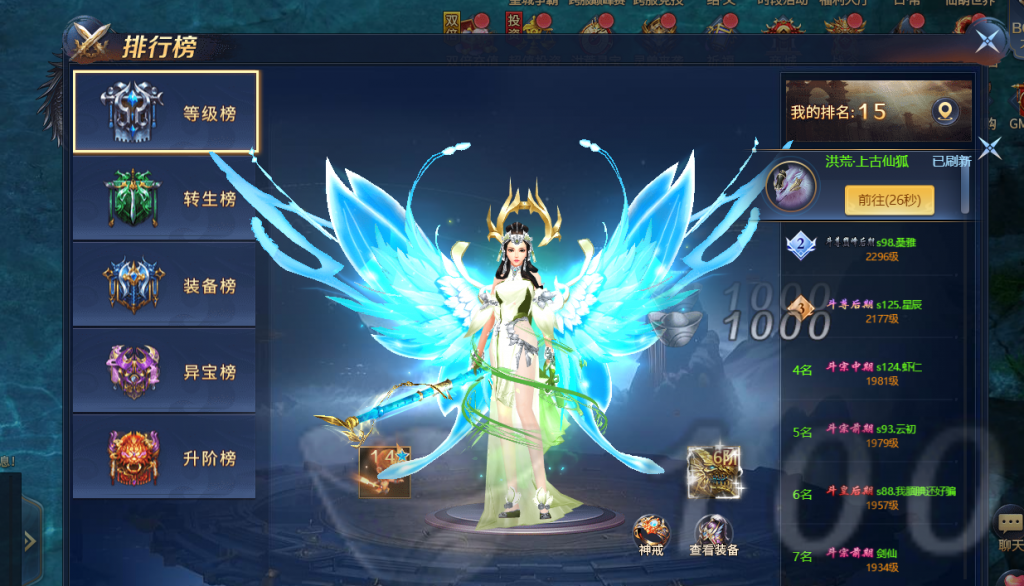1024x586 pixels.
Task: Open the 神戒 divine ring icon
Action: [651, 533]
